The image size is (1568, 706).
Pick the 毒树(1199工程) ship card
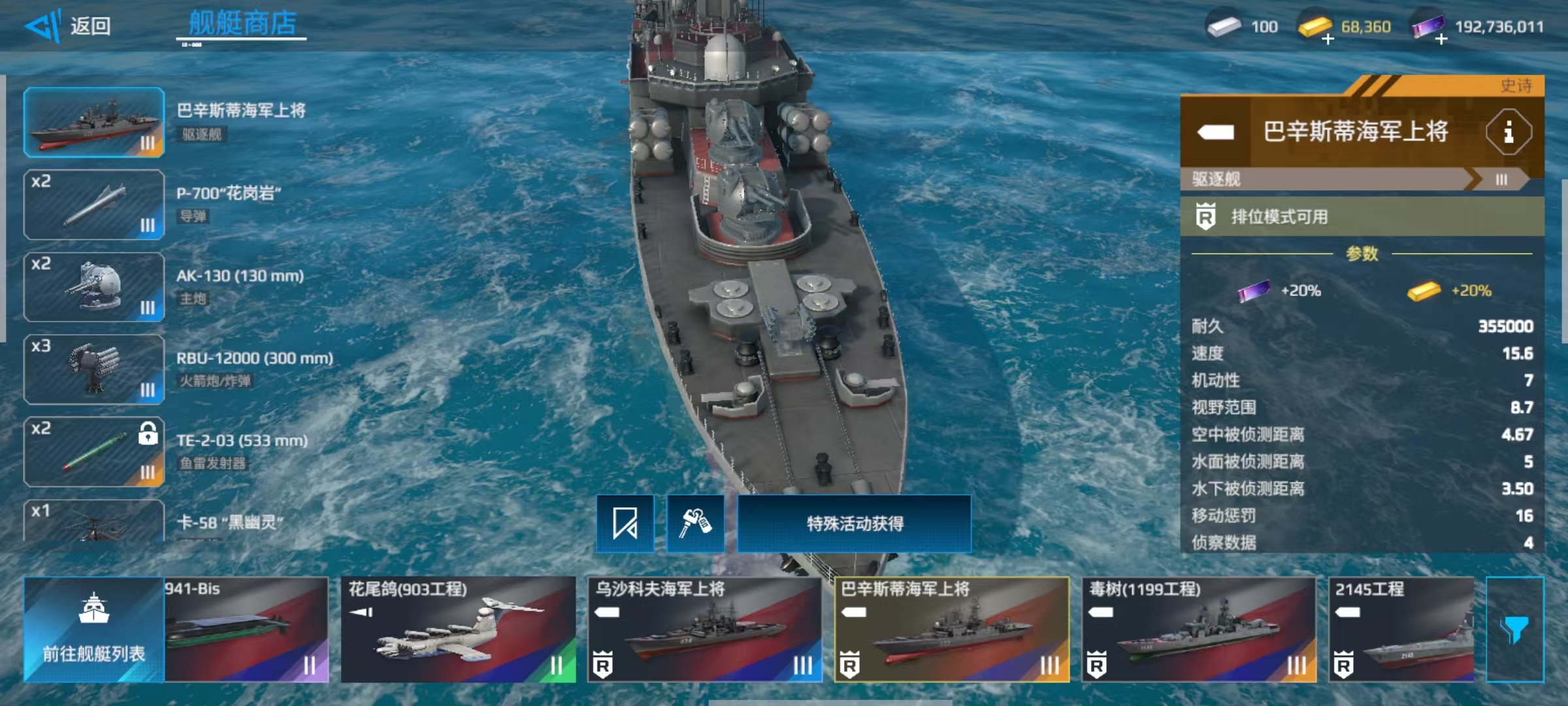(1199, 629)
